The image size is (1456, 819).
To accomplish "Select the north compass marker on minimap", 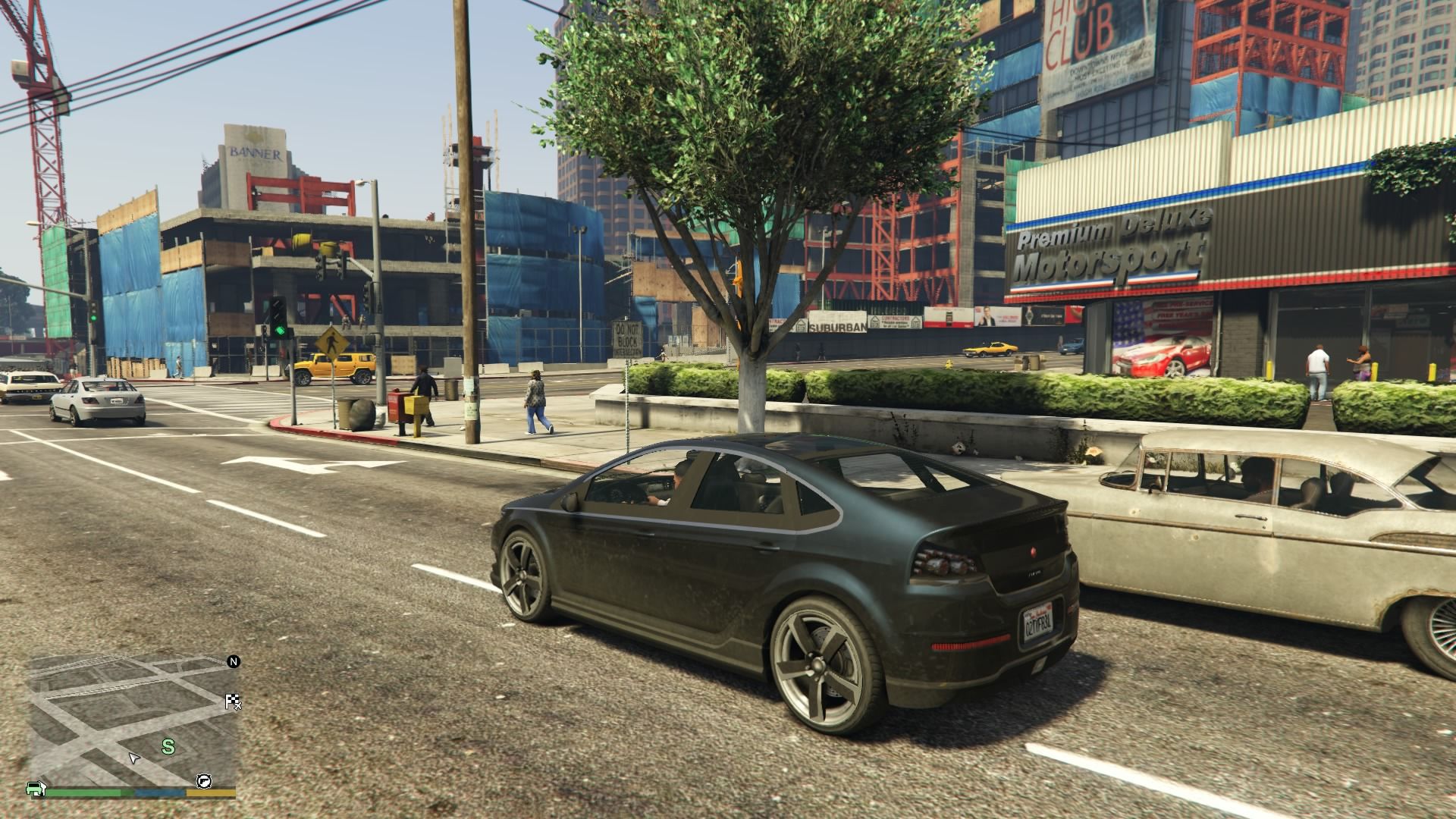I will (234, 662).
